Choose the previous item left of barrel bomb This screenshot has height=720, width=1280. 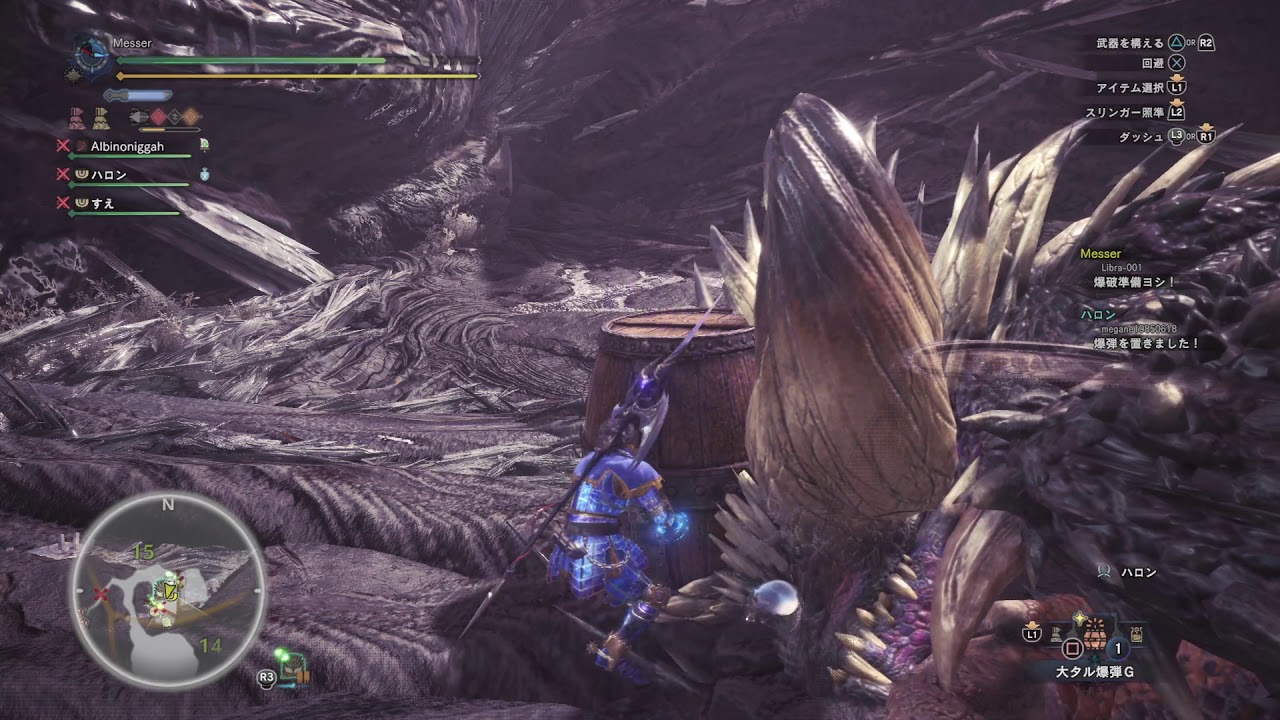point(1055,633)
